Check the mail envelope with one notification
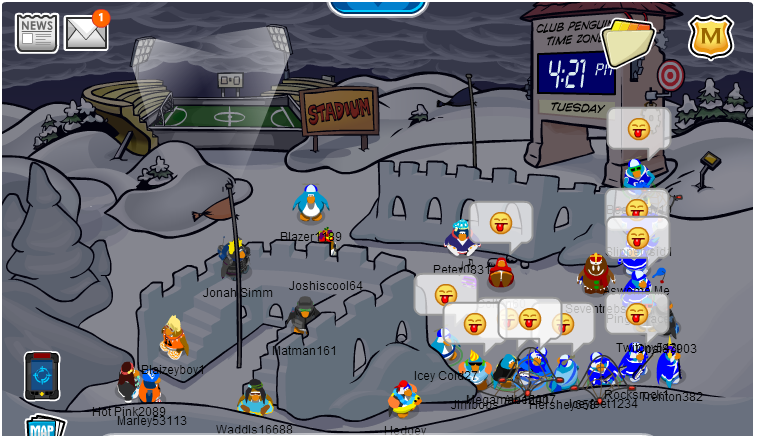The width and height of the screenshot is (758, 436). coord(86,33)
